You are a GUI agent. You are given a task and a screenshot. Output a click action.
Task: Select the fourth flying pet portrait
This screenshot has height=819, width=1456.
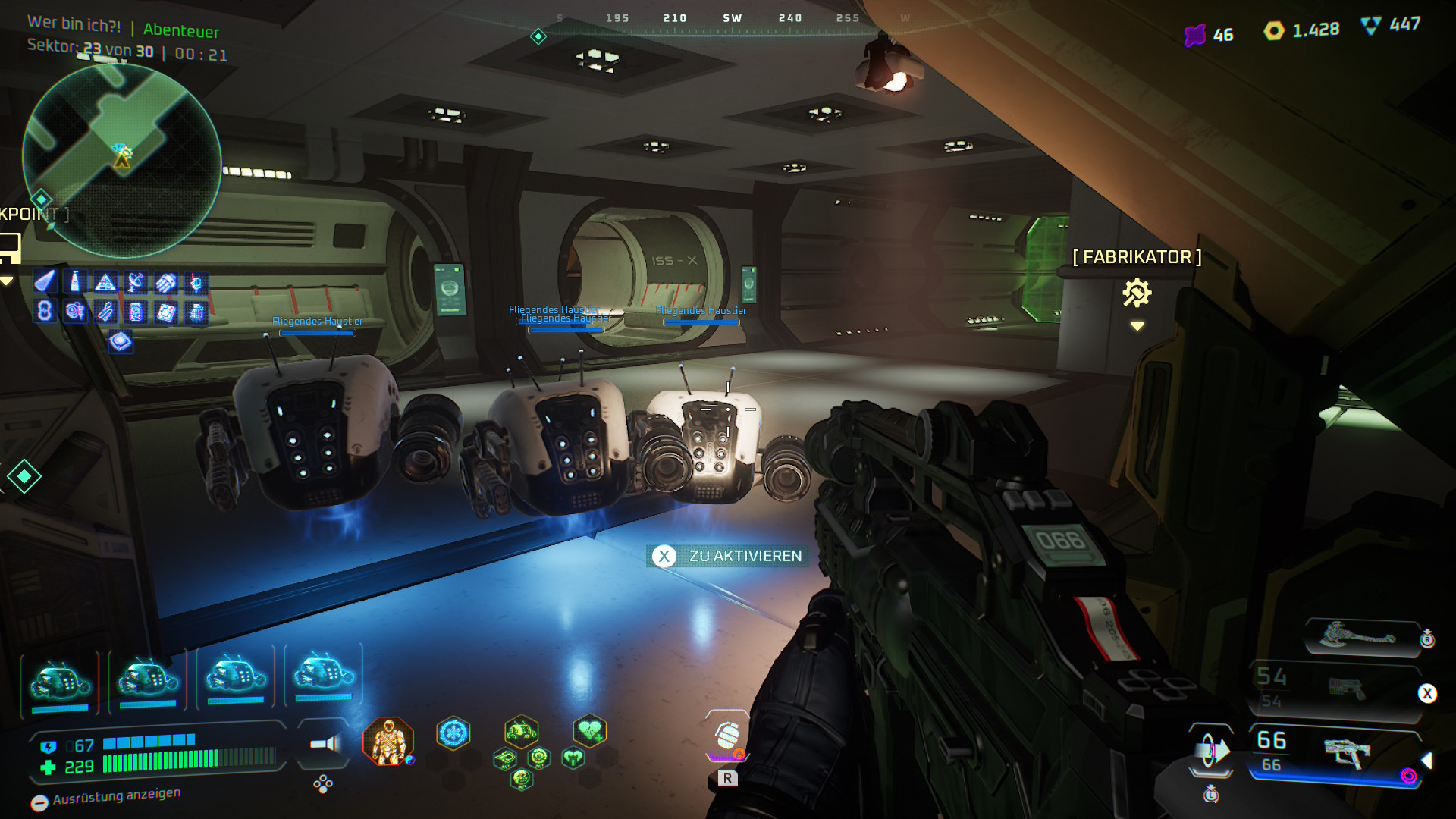(324, 673)
